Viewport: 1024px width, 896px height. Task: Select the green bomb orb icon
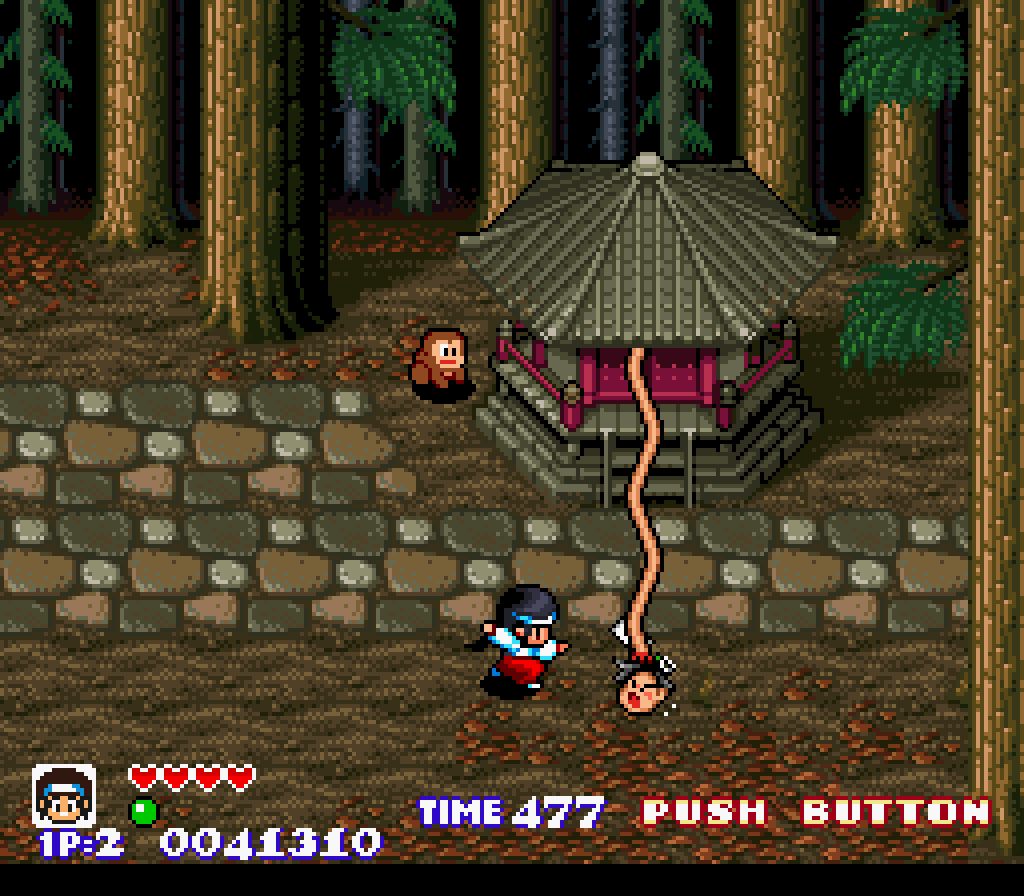point(144,811)
